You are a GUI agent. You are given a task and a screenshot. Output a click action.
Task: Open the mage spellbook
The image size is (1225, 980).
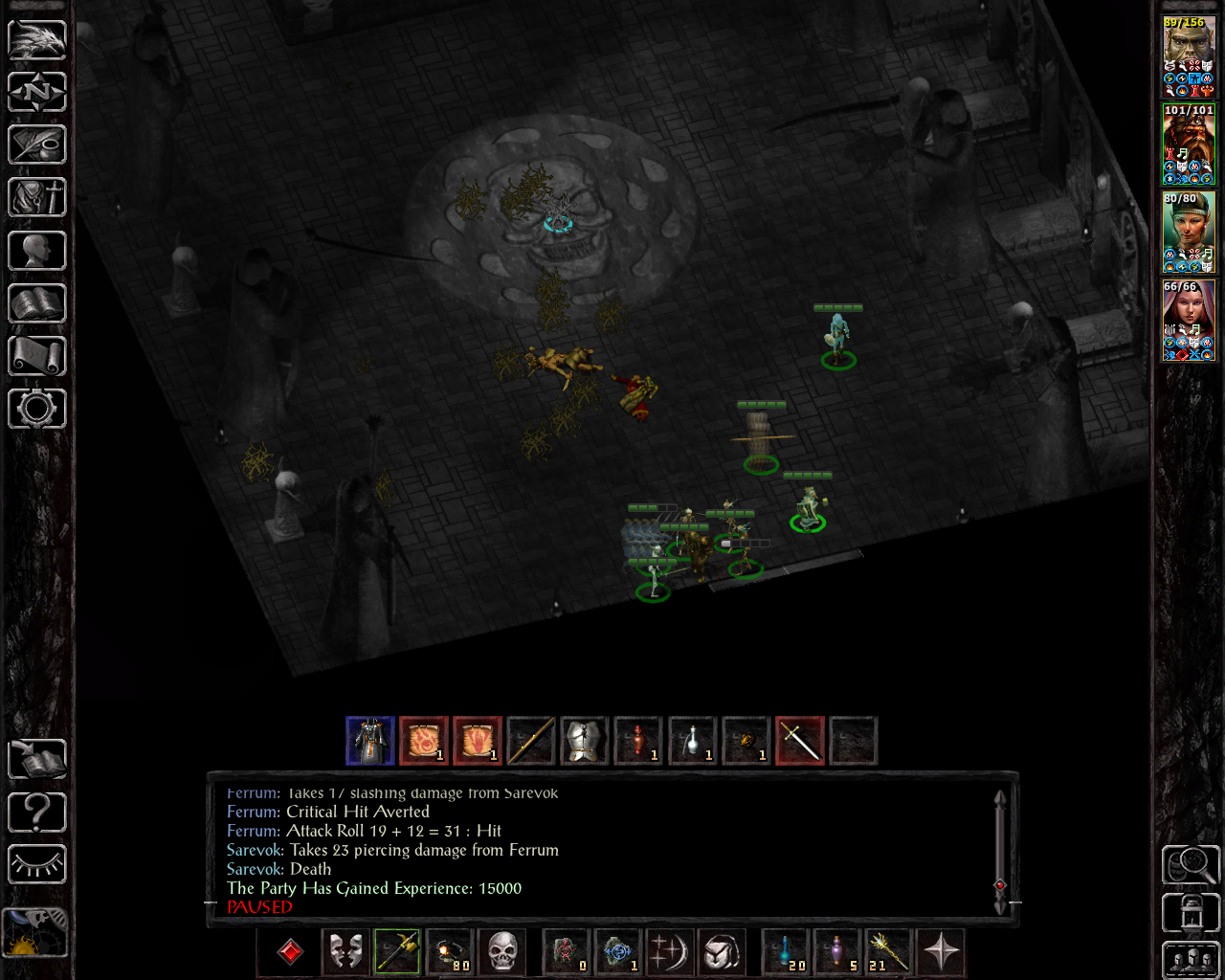pyautogui.click(x=36, y=302)
